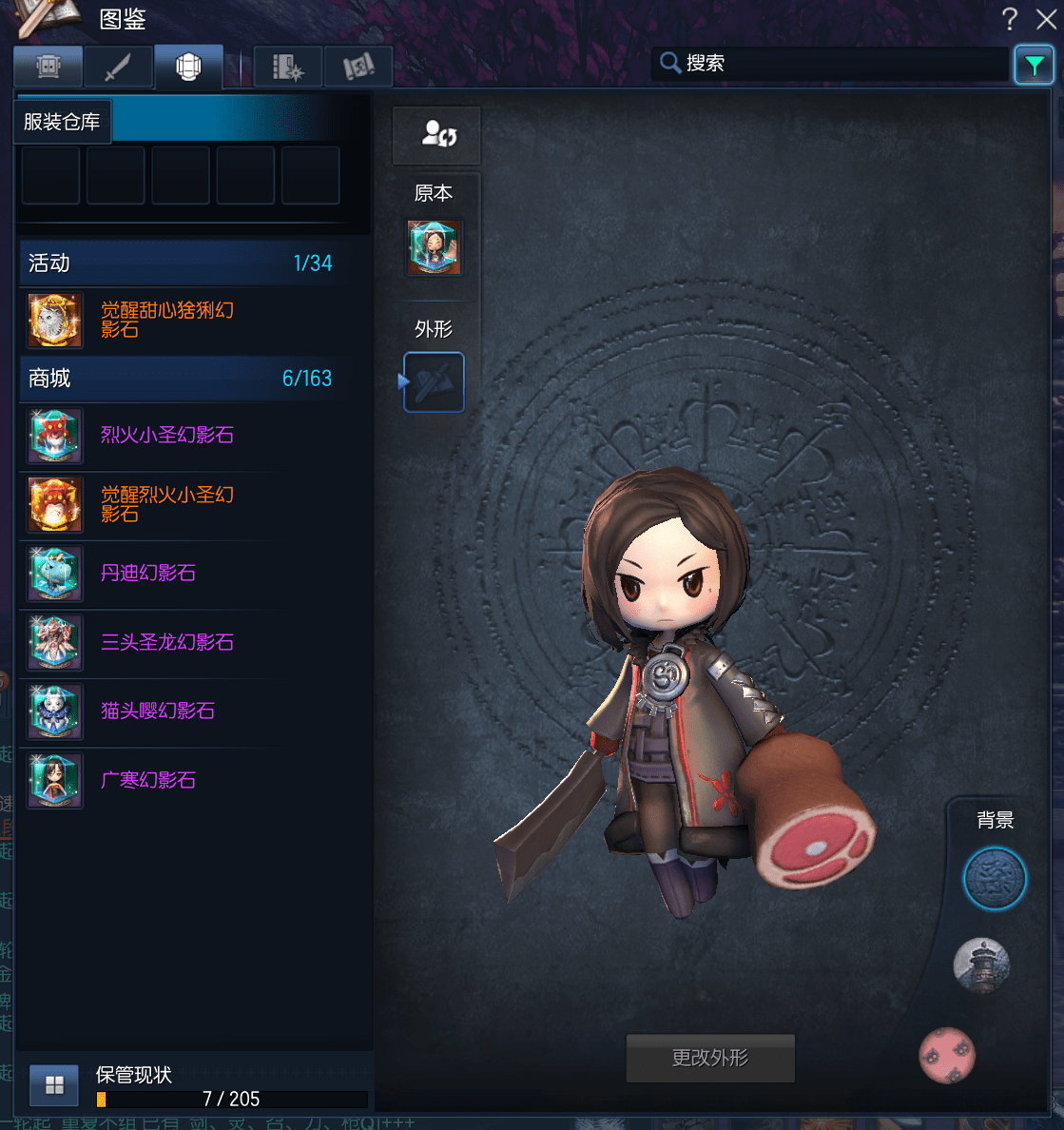Click the 原本 original appearance icon
The height and width of the screenshot is (1130, 1064).
tap(435, 247)
